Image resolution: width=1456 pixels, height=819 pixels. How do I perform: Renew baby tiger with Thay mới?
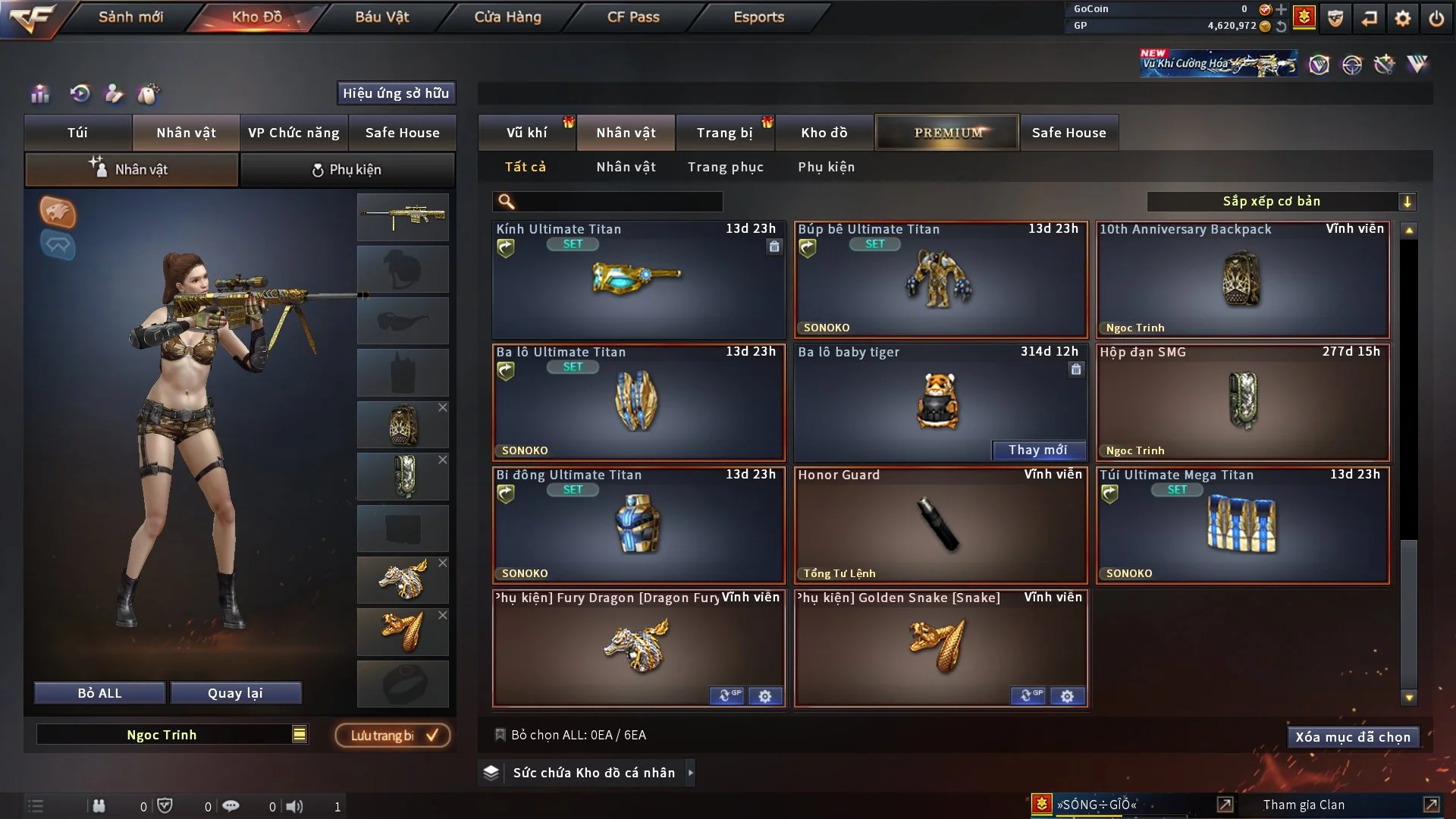[x=1037, y=450]
